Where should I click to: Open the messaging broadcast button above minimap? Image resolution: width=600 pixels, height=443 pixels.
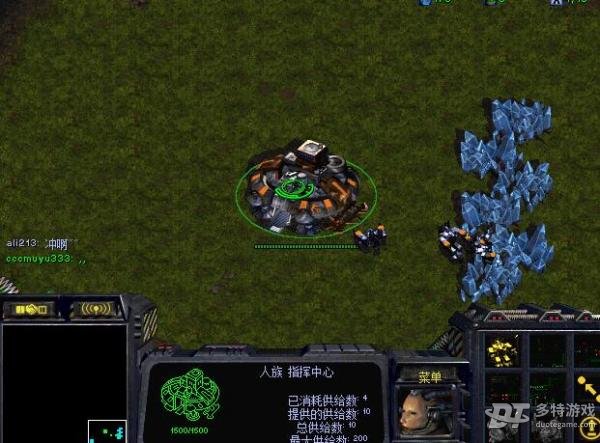[x=96, y=310]
